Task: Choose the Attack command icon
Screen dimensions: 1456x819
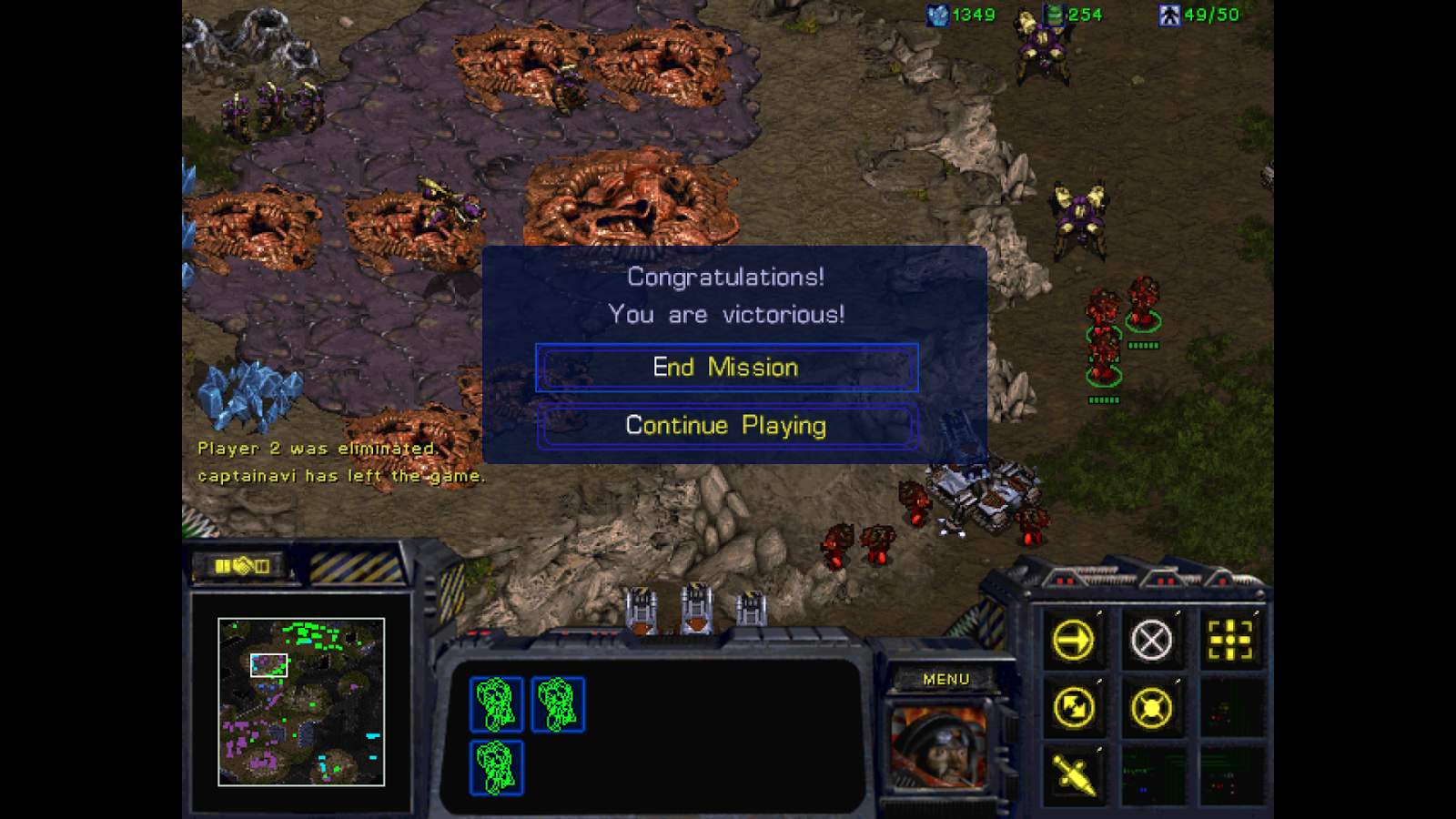Action: coord(1230,640)
